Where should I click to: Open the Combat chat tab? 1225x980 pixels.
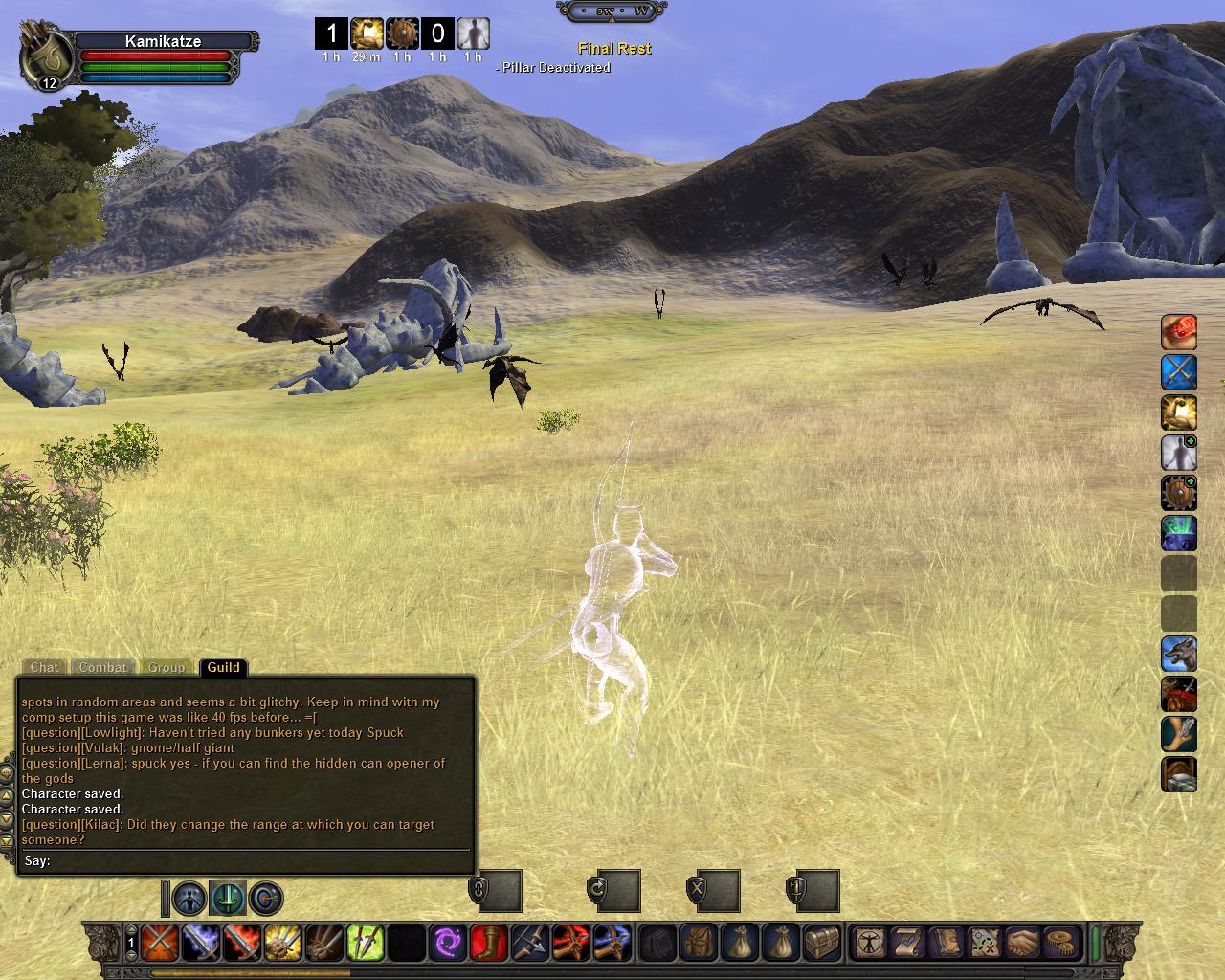coord(102,667)
